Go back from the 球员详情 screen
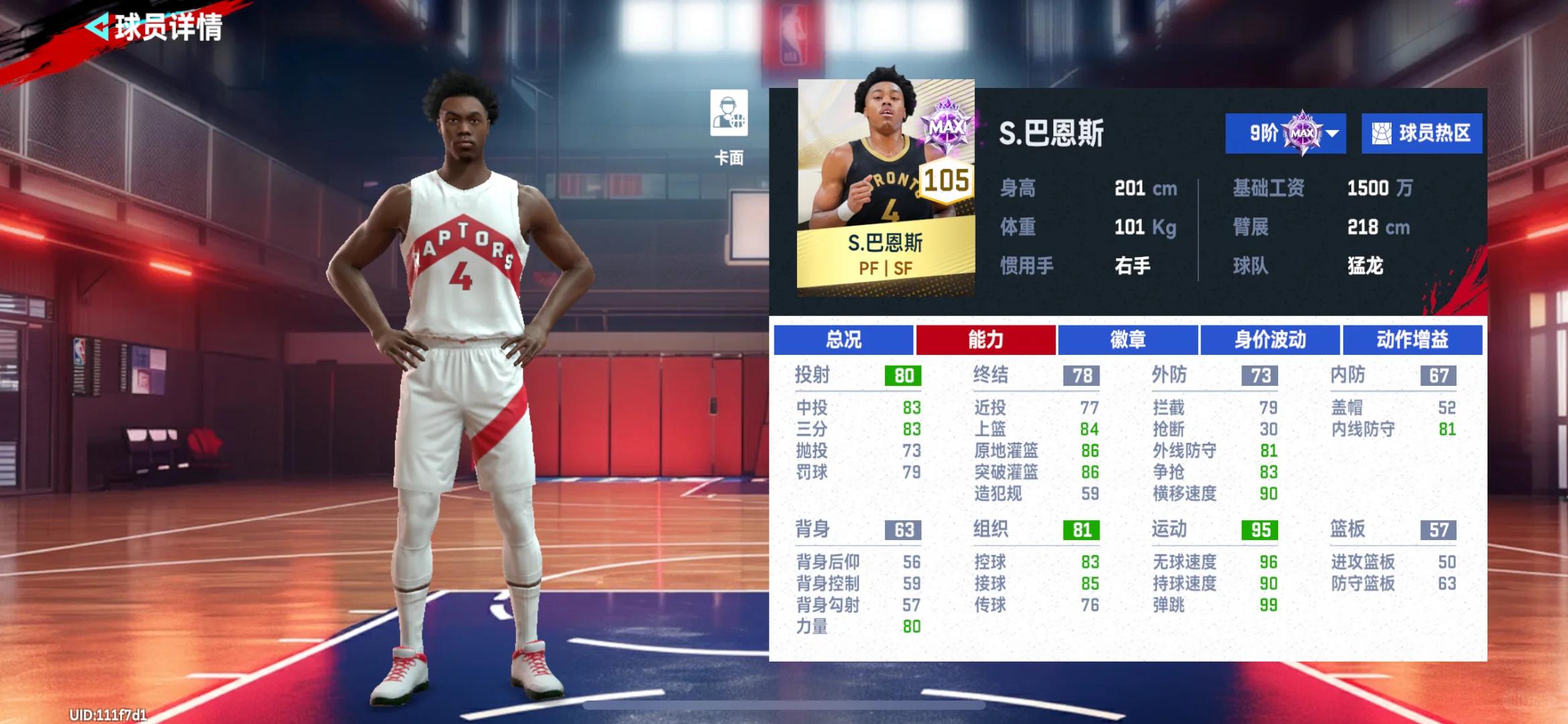Image resolution: width=1568 pixels, height=724 pixels. 98,28
